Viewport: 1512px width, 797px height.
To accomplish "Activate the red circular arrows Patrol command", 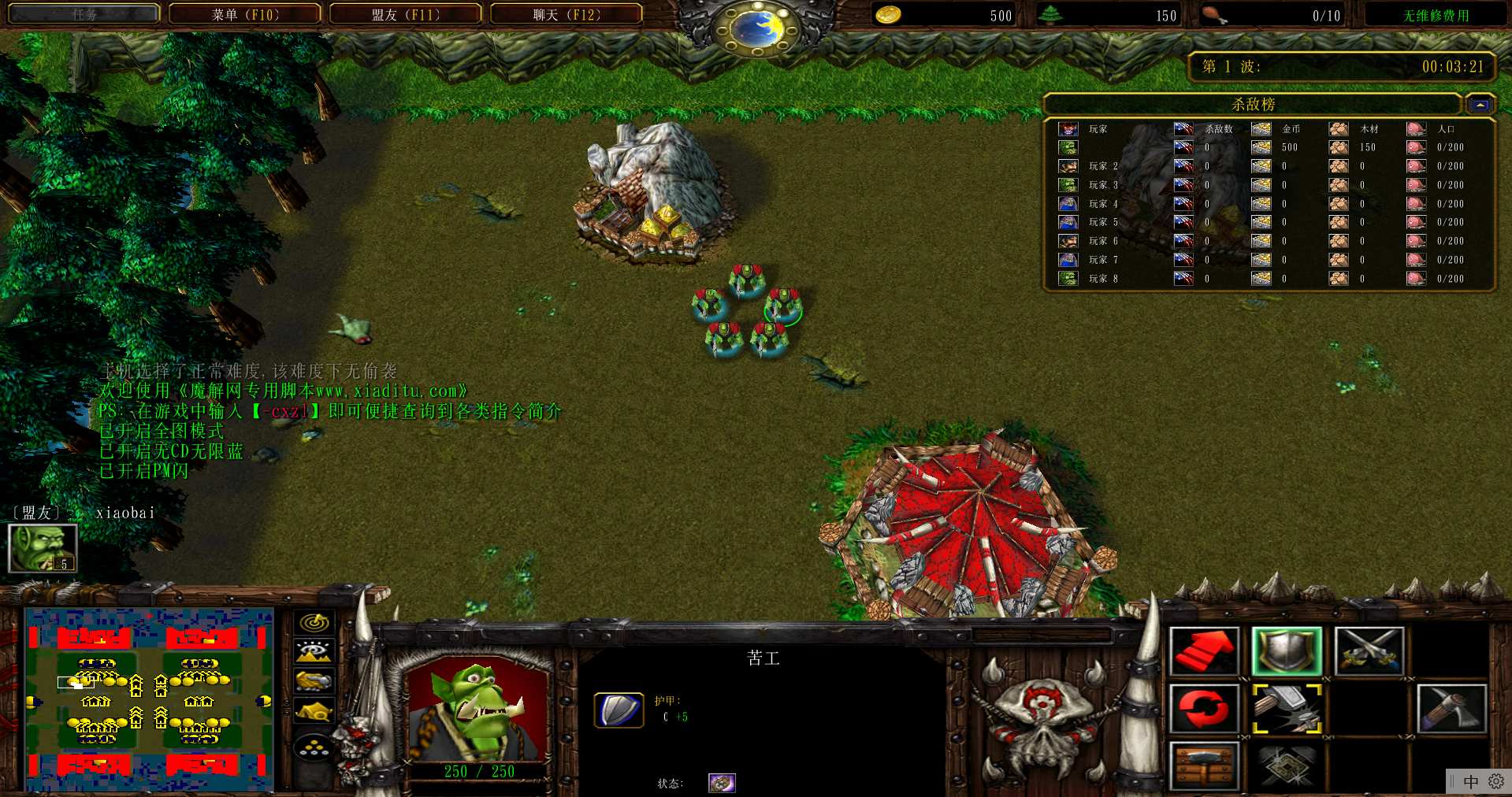I will click(1204, 708).
